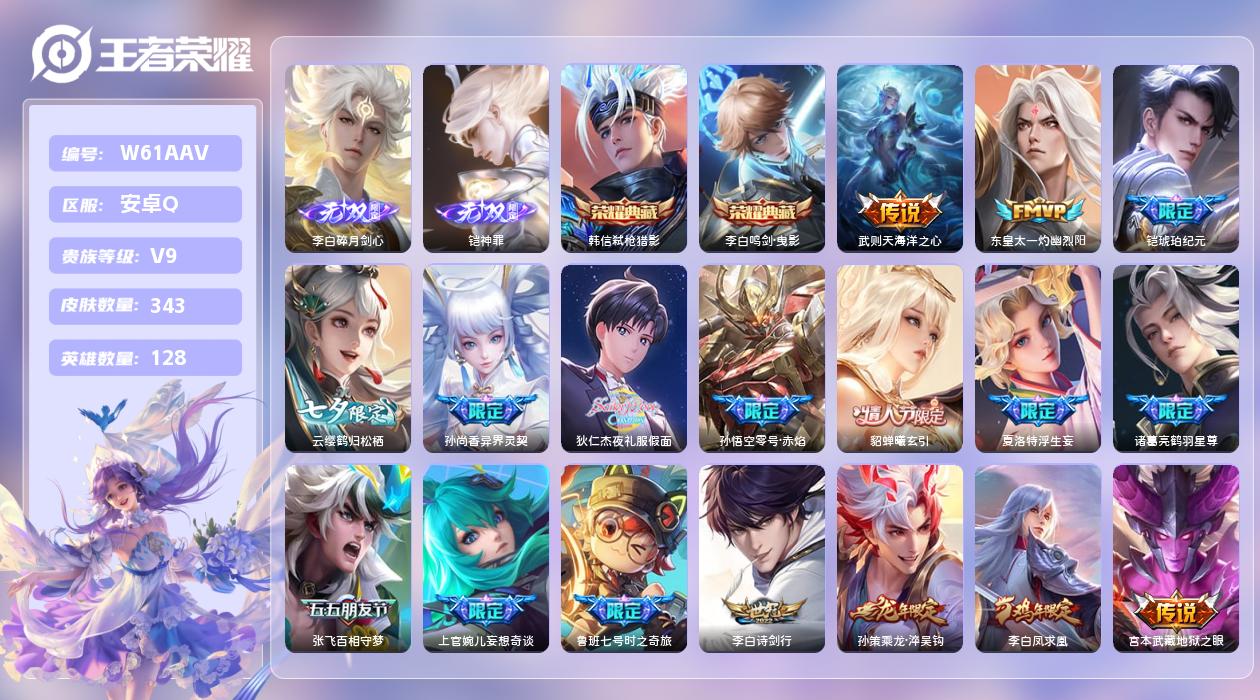Select the 云缨鹤归松栖 skin card

pos(348,358)
